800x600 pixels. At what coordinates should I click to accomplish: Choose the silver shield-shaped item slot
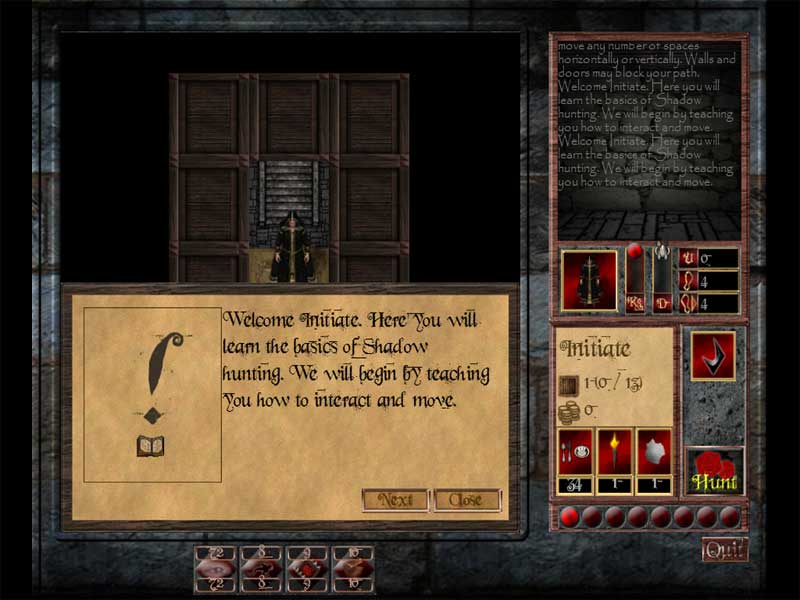(653, 452)
